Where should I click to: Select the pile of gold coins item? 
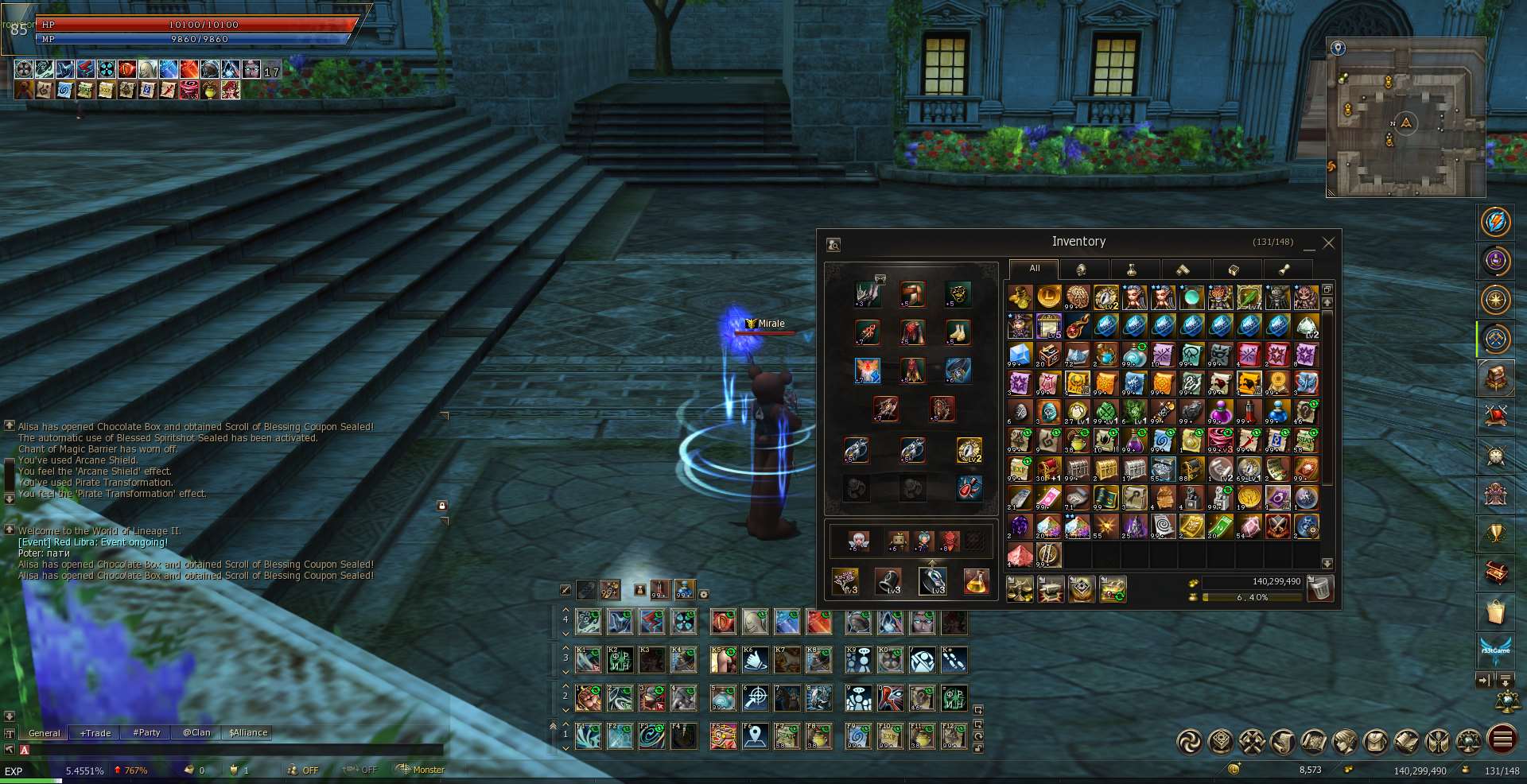(x=1020, y=297)
